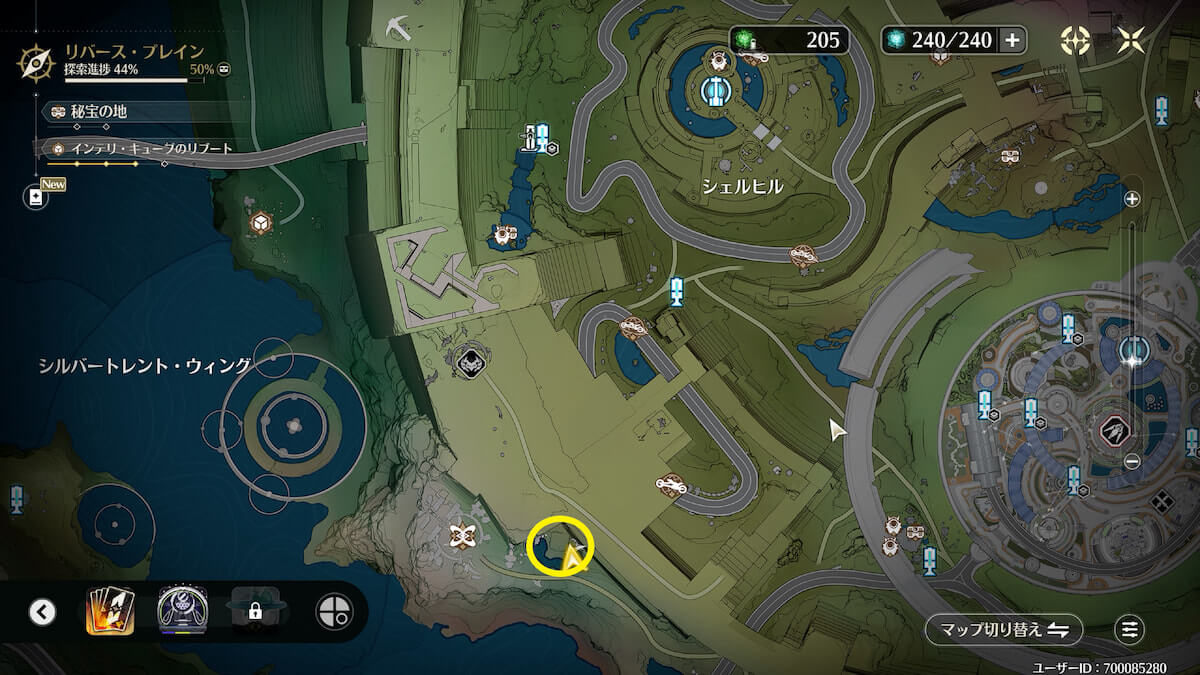Claim the 50% exploration reward chest
Viewport: 1200px width, 675px height.
coord(224,70)
